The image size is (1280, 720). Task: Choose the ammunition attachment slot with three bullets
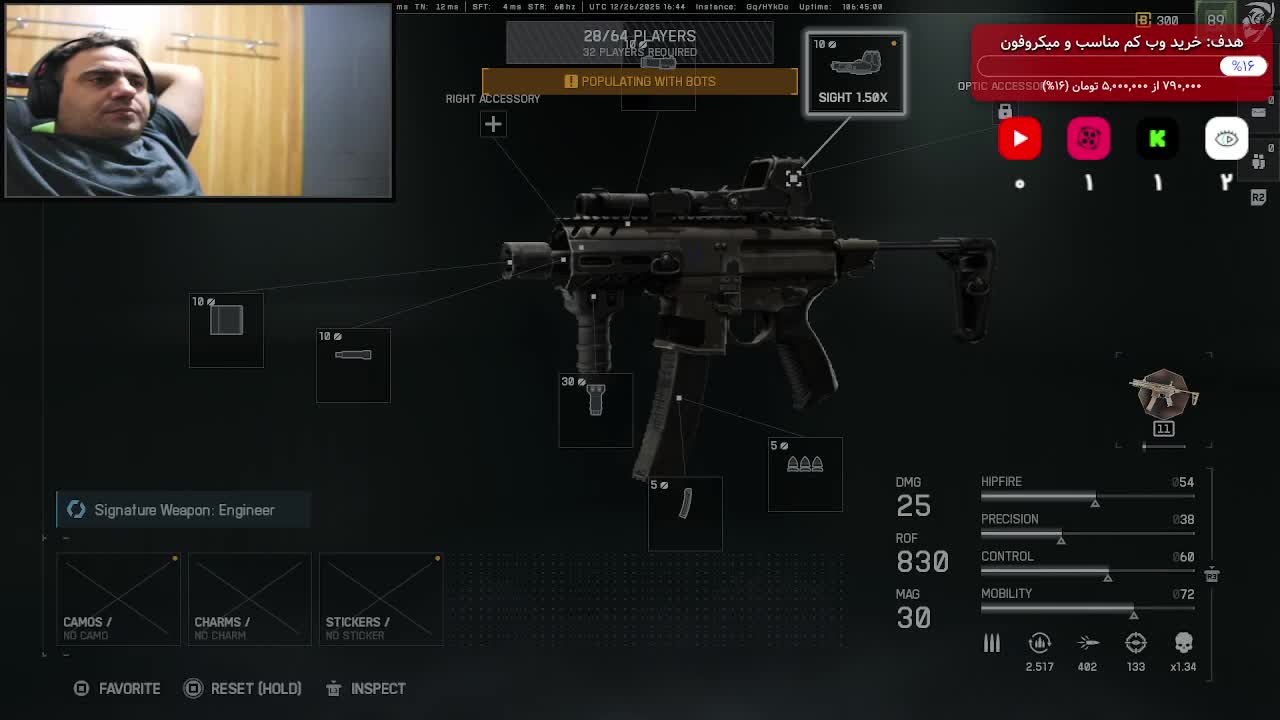pyautogui.click(x=805, y=474)
